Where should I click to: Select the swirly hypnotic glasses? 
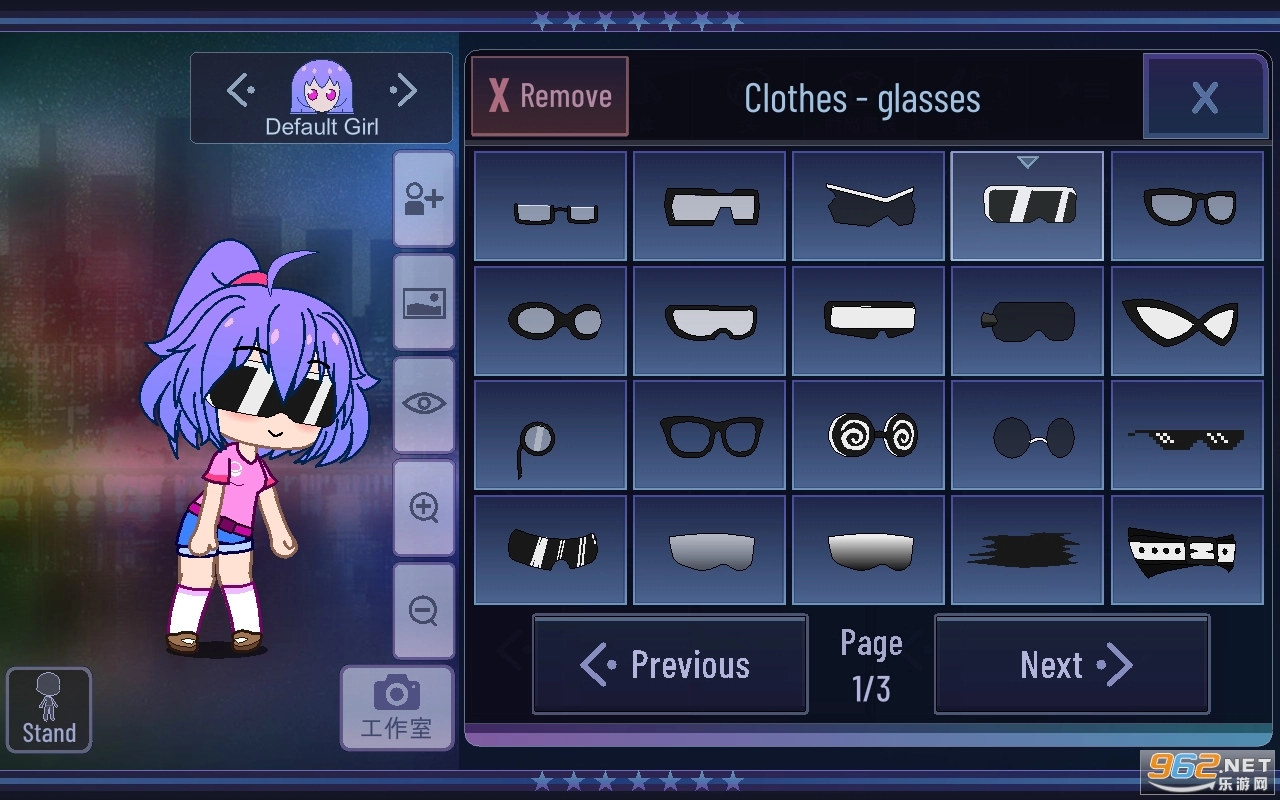pos(868,435)
